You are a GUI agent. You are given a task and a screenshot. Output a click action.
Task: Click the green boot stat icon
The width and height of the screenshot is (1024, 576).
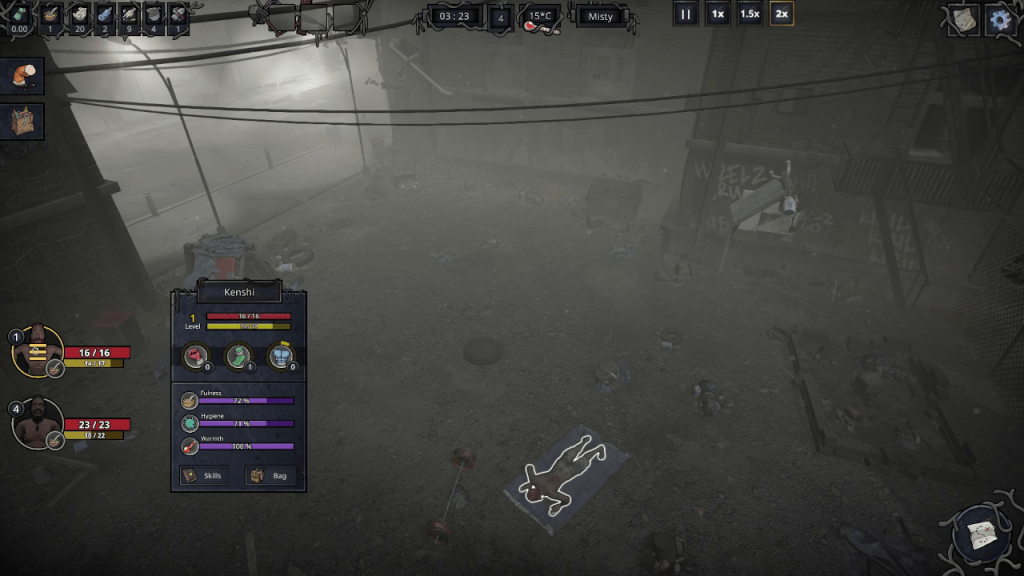238,354
